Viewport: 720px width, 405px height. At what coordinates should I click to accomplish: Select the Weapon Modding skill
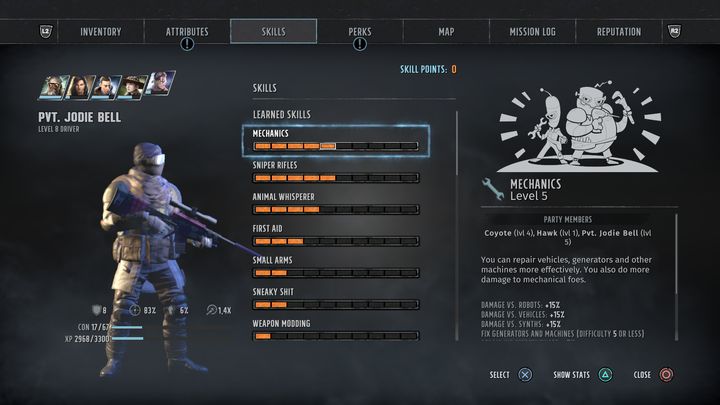pyautogui.click(x=335, y=330)
